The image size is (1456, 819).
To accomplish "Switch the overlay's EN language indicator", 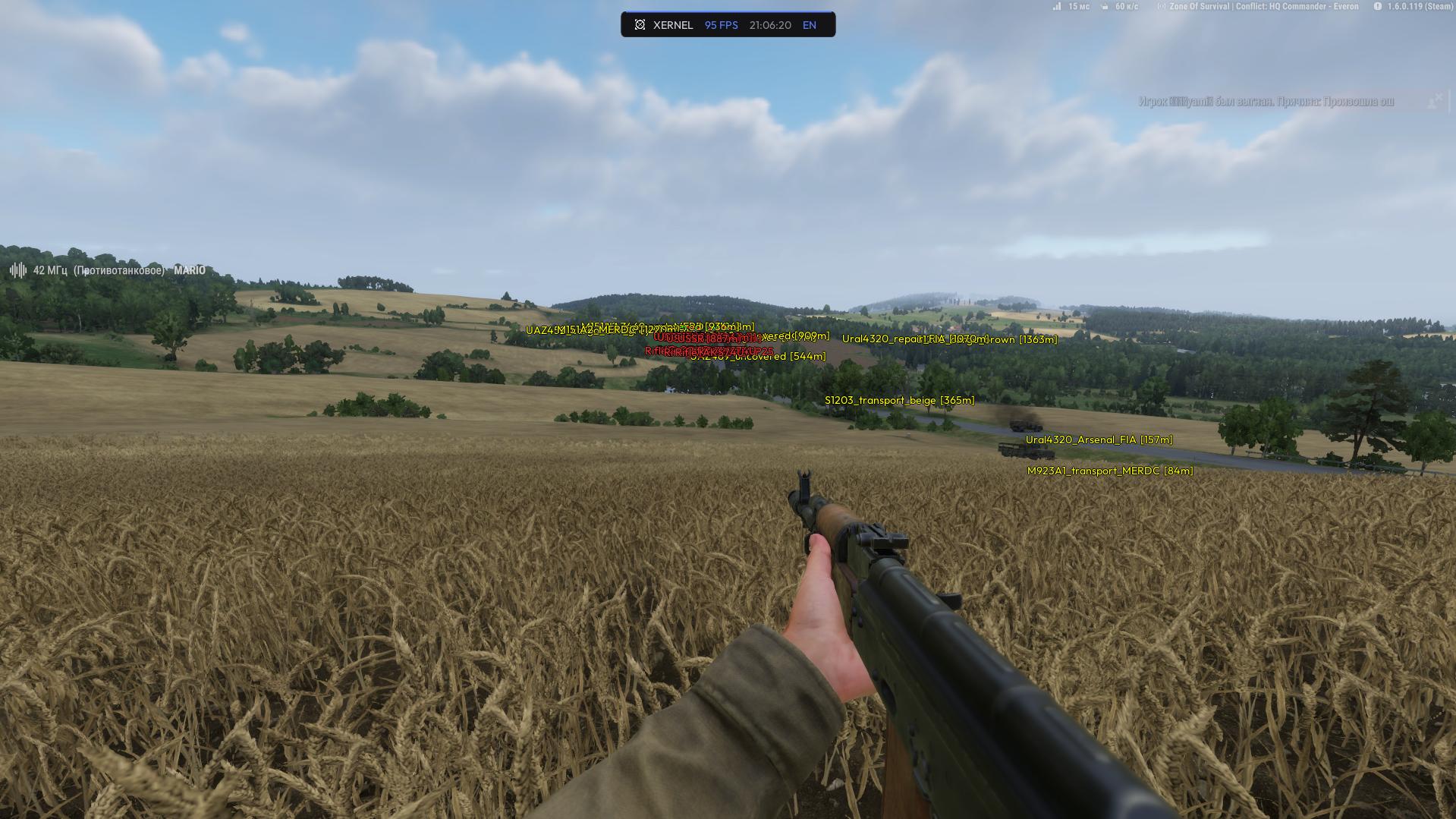I will (809, 25).
